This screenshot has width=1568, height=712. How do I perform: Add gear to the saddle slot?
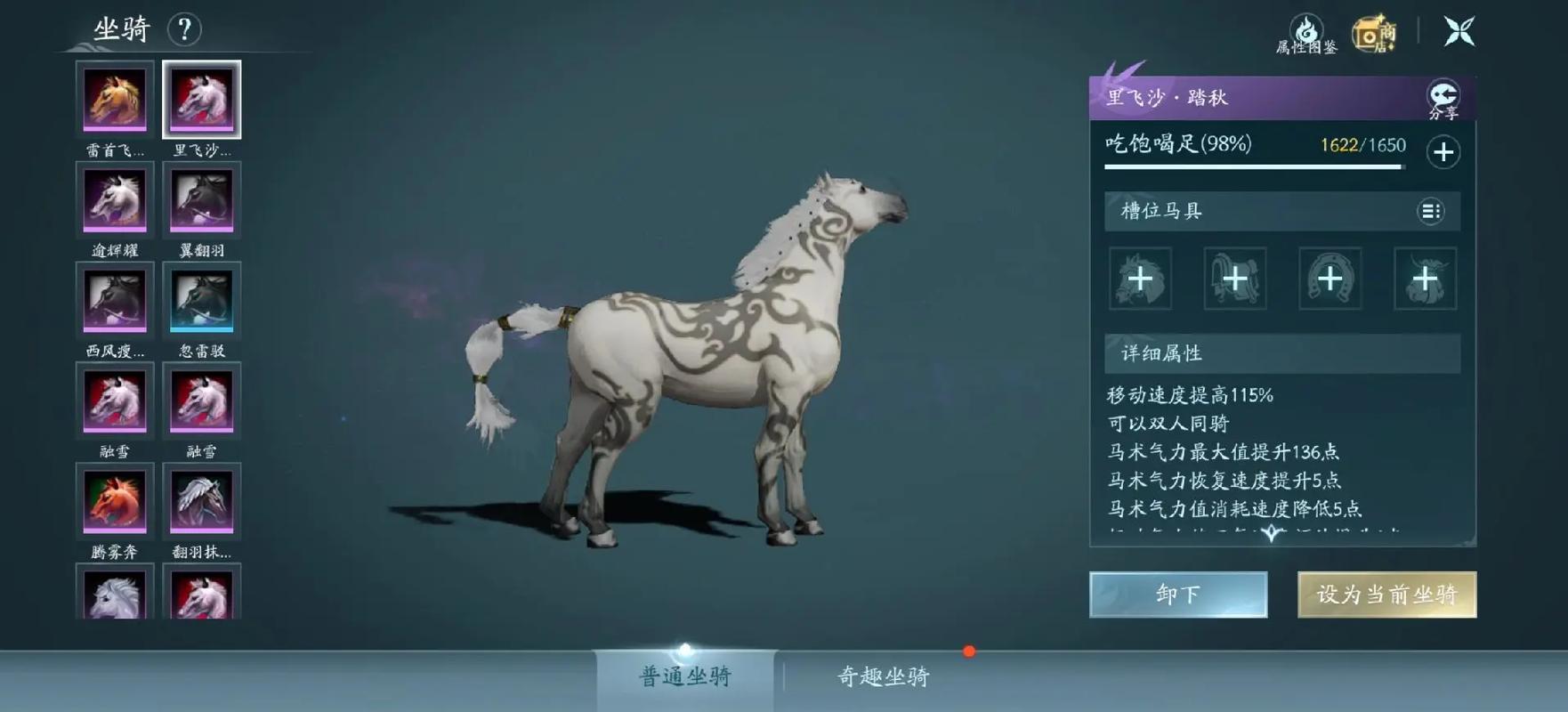(1235, 279)
